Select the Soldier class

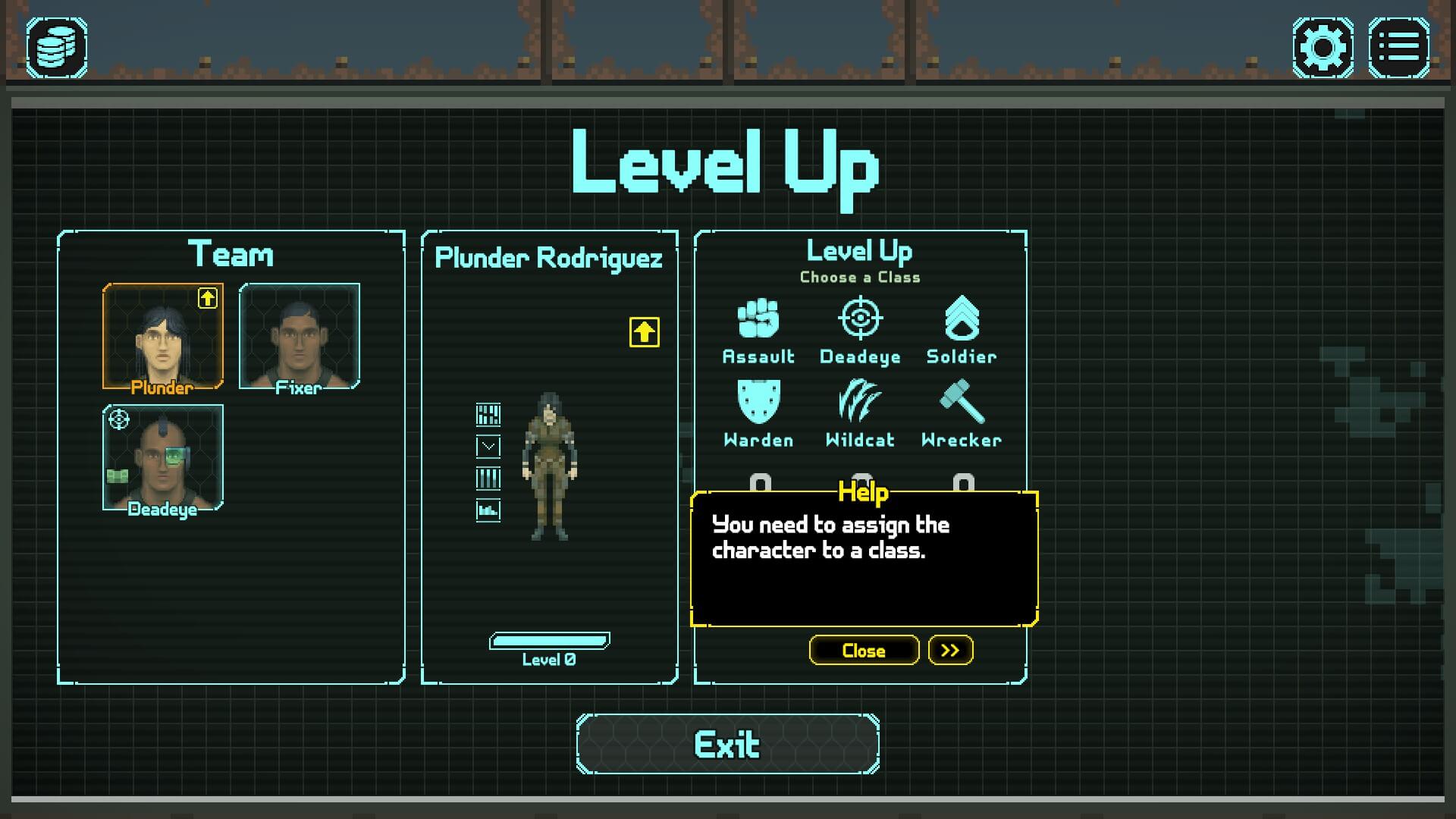pyautogui.click(x=962, y=331)
